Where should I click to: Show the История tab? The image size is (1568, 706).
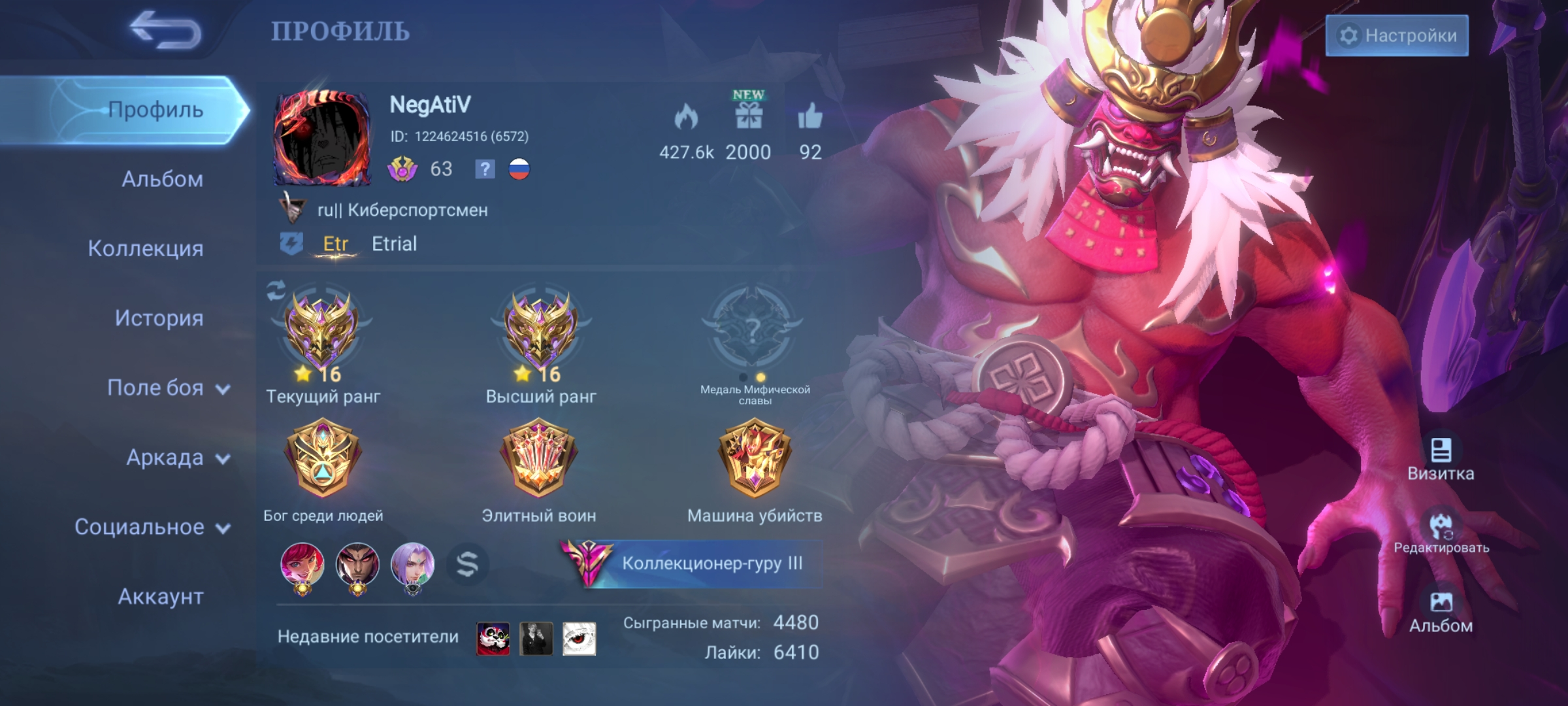pos(159,318)
